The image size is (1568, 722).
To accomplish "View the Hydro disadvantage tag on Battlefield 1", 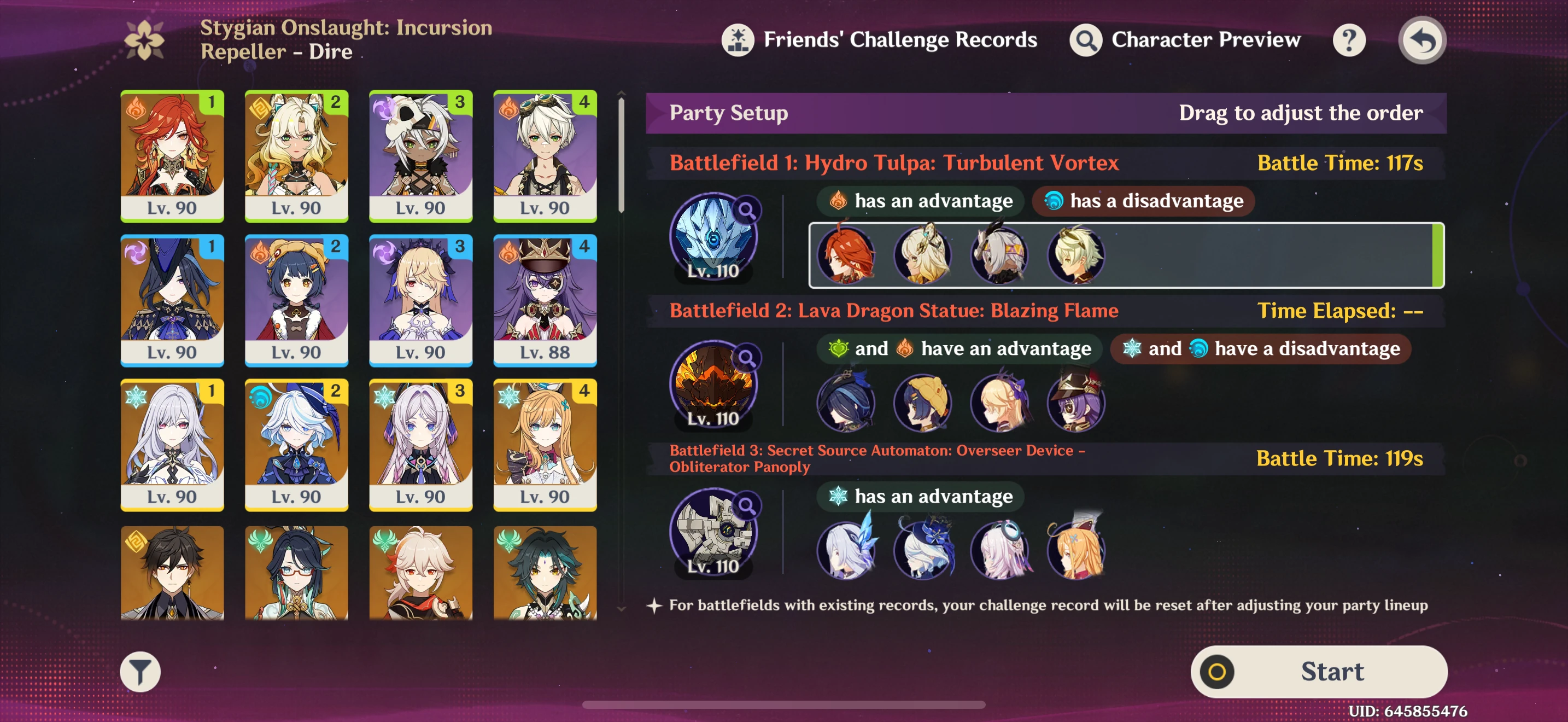I will point(1142,201).
